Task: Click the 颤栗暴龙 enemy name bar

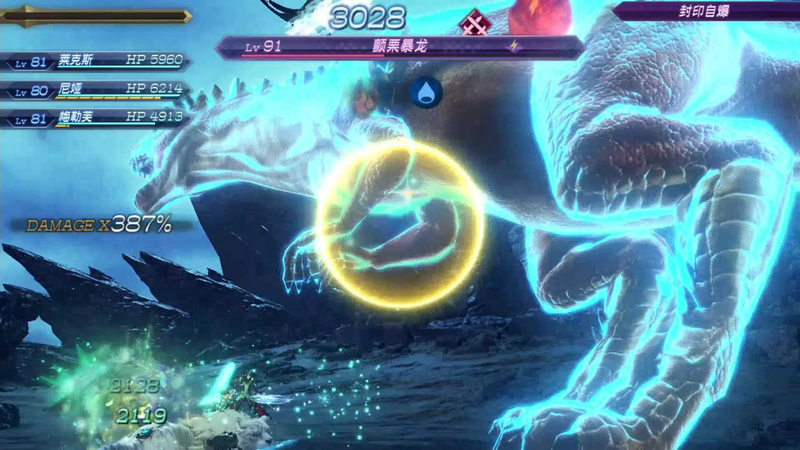Action: pos(400,47)
